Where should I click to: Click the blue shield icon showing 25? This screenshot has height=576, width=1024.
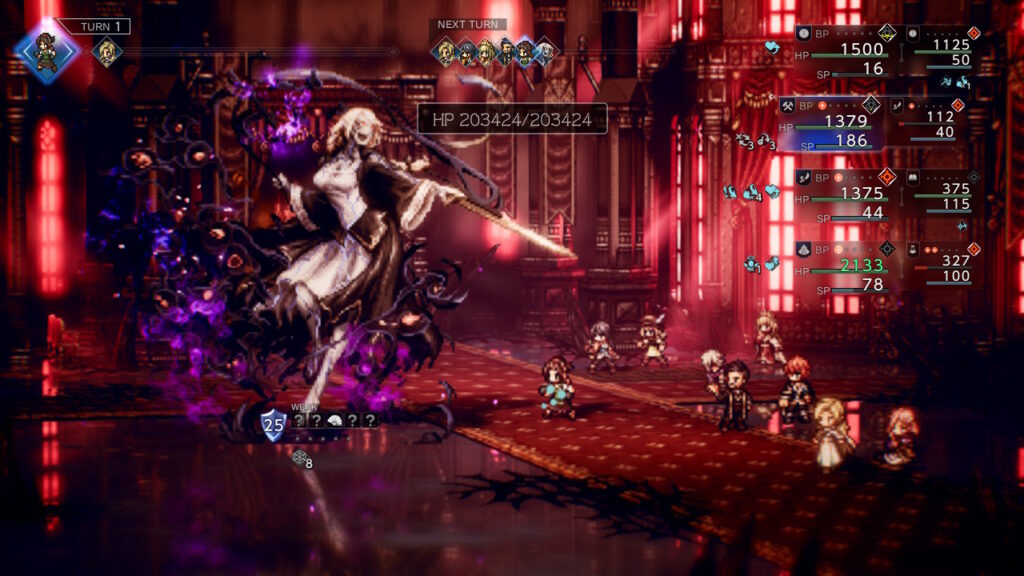273,425
